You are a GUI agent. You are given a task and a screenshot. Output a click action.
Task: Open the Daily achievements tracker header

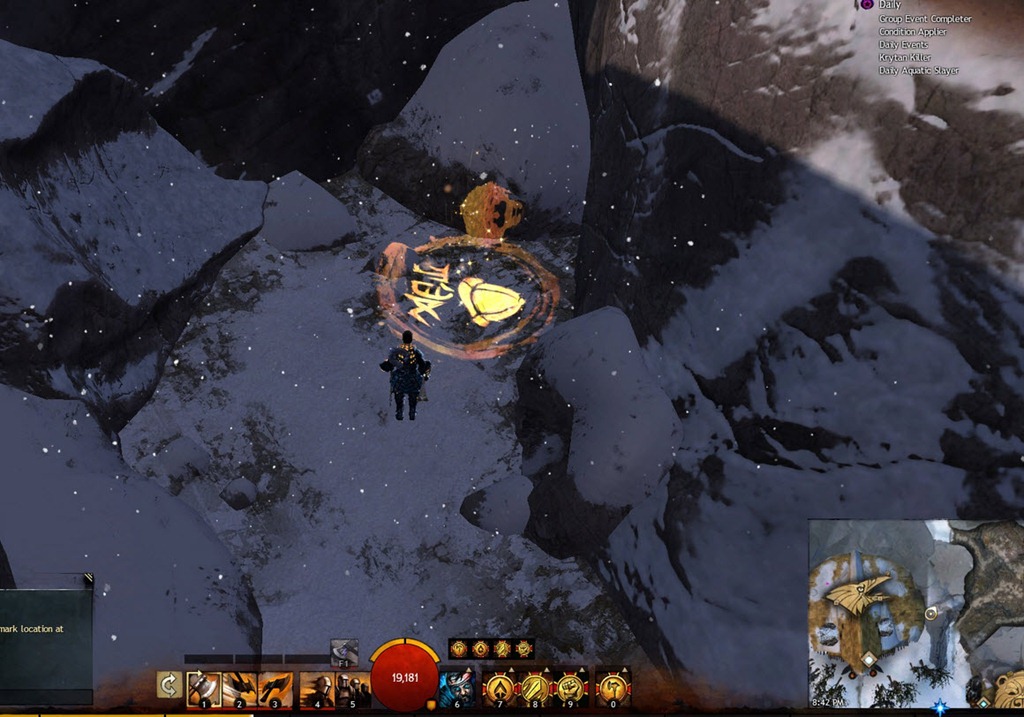point(889,5)
